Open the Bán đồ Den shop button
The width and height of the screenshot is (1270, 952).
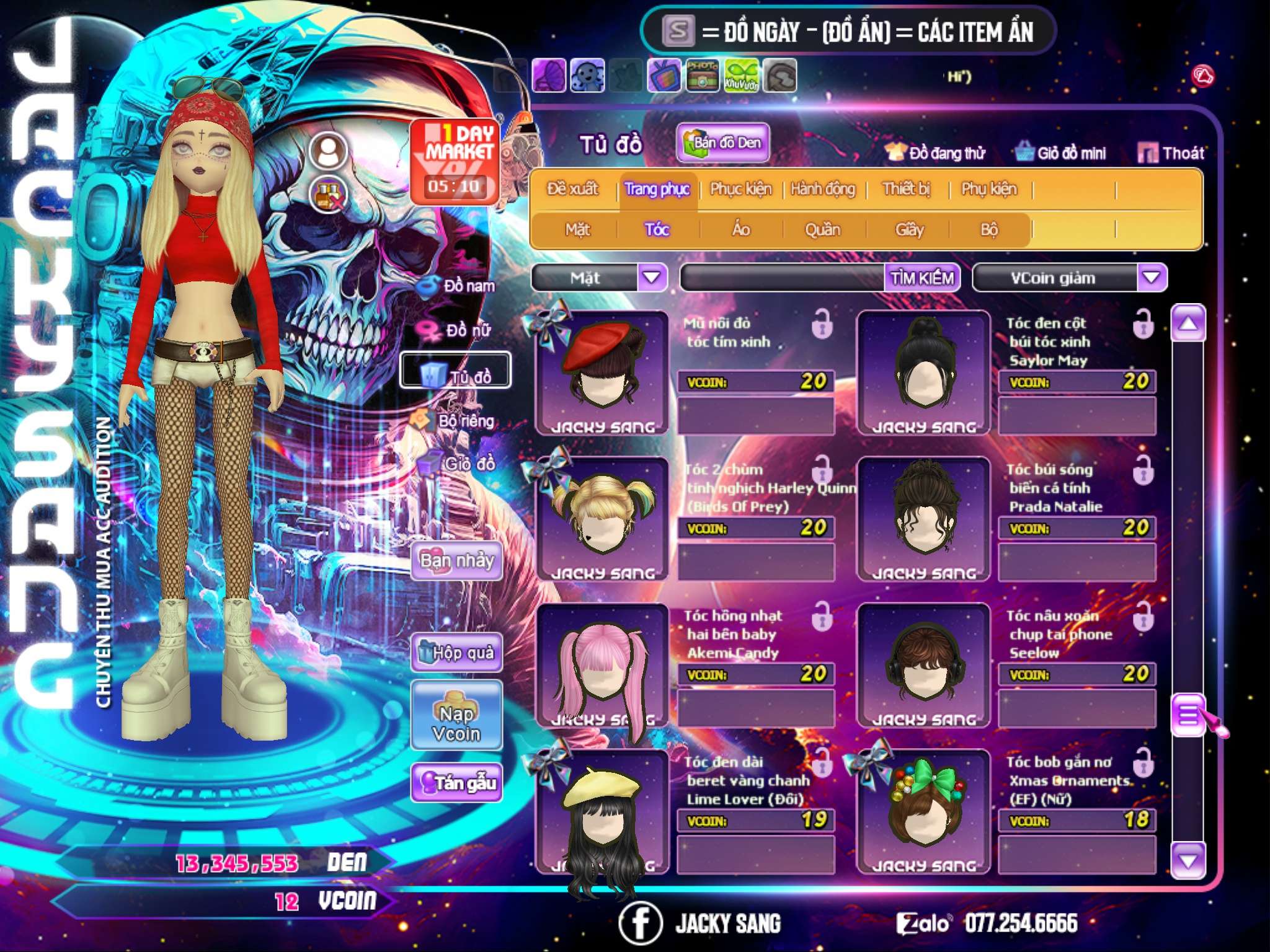tap(722, 143)
